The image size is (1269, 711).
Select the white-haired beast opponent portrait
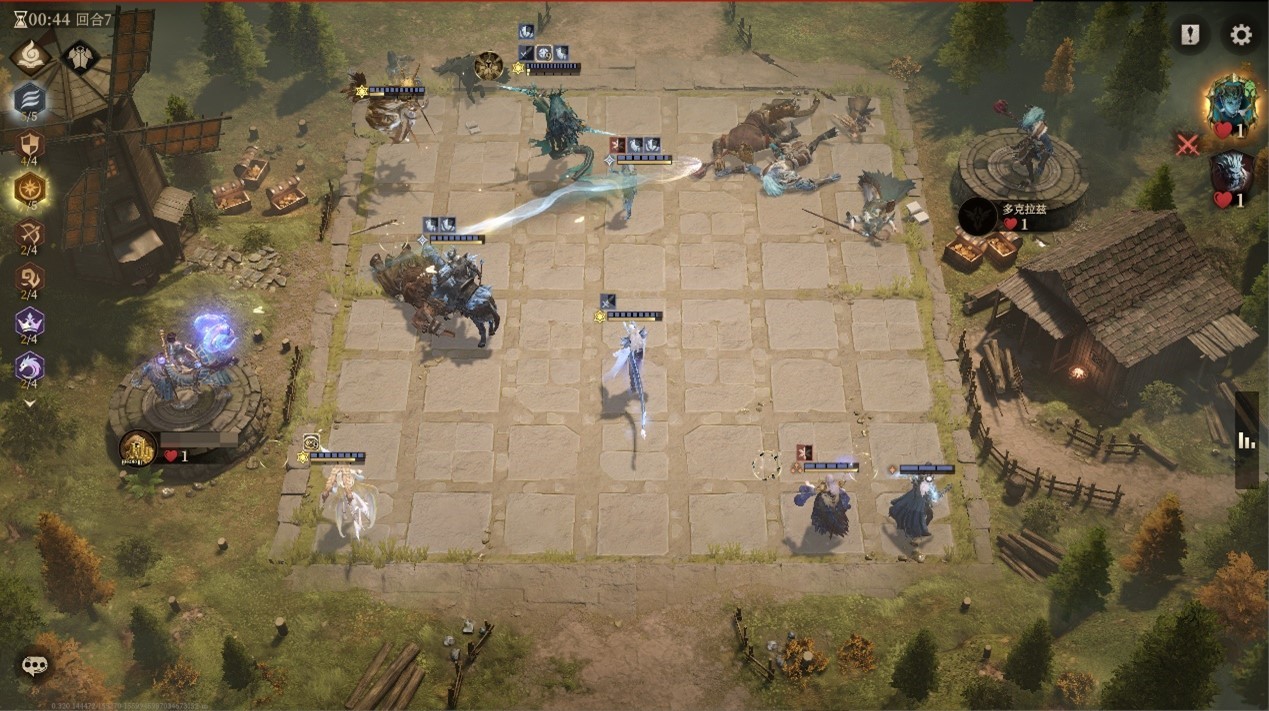pos(1232,173)
